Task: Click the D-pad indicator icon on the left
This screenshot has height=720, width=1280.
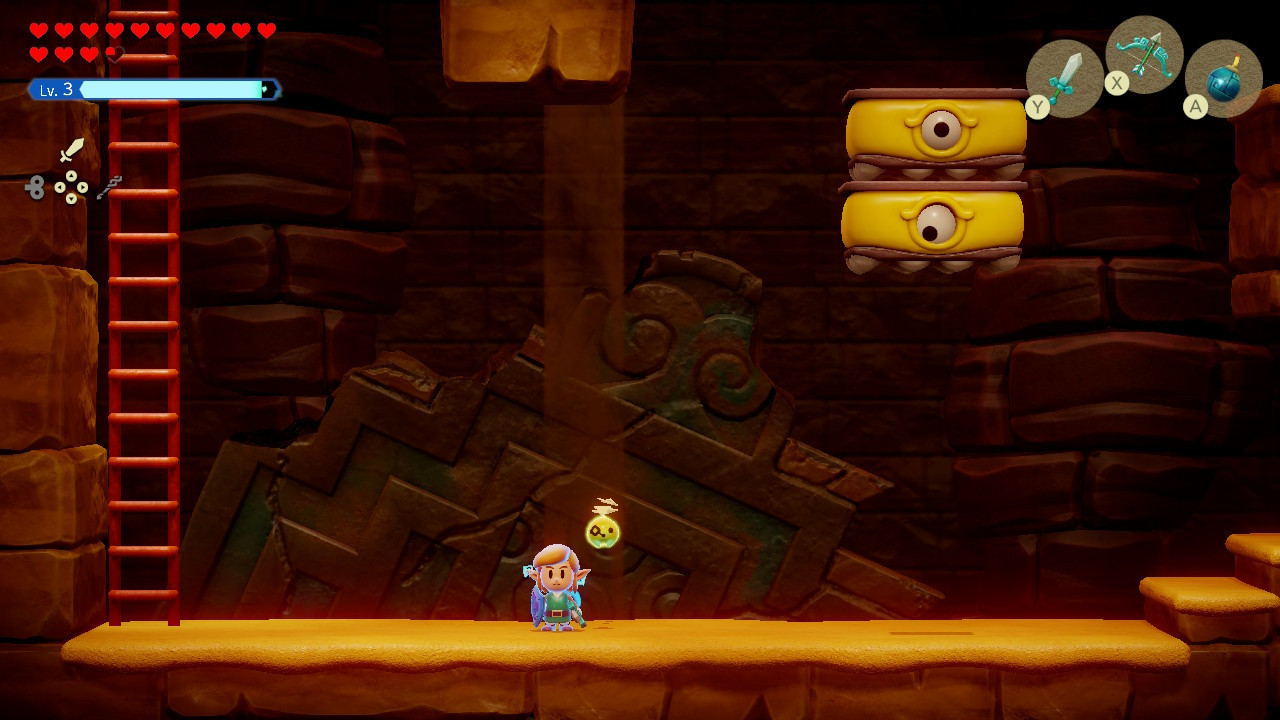Action: (x=70, y=187)
